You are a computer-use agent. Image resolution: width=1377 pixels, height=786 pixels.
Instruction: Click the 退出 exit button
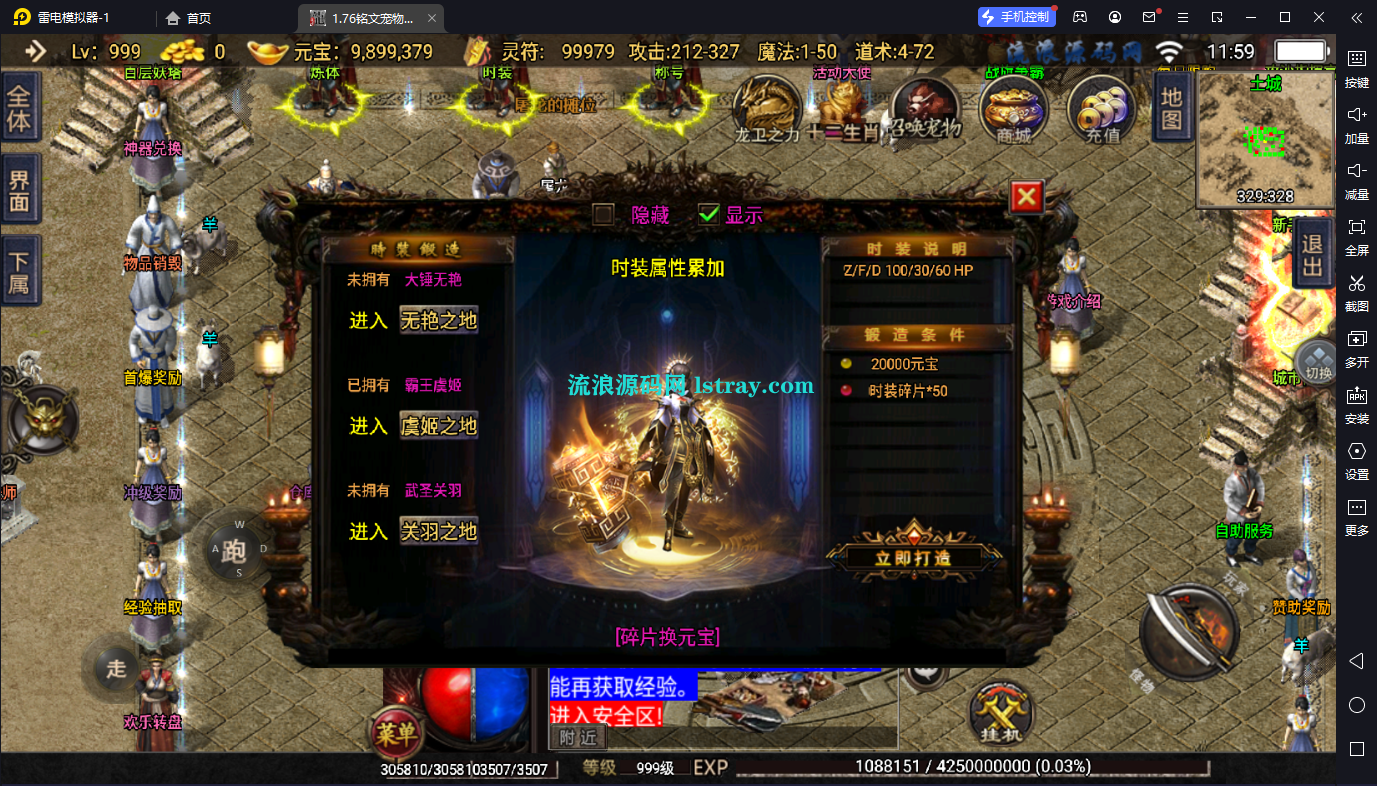coord(1313,254)
